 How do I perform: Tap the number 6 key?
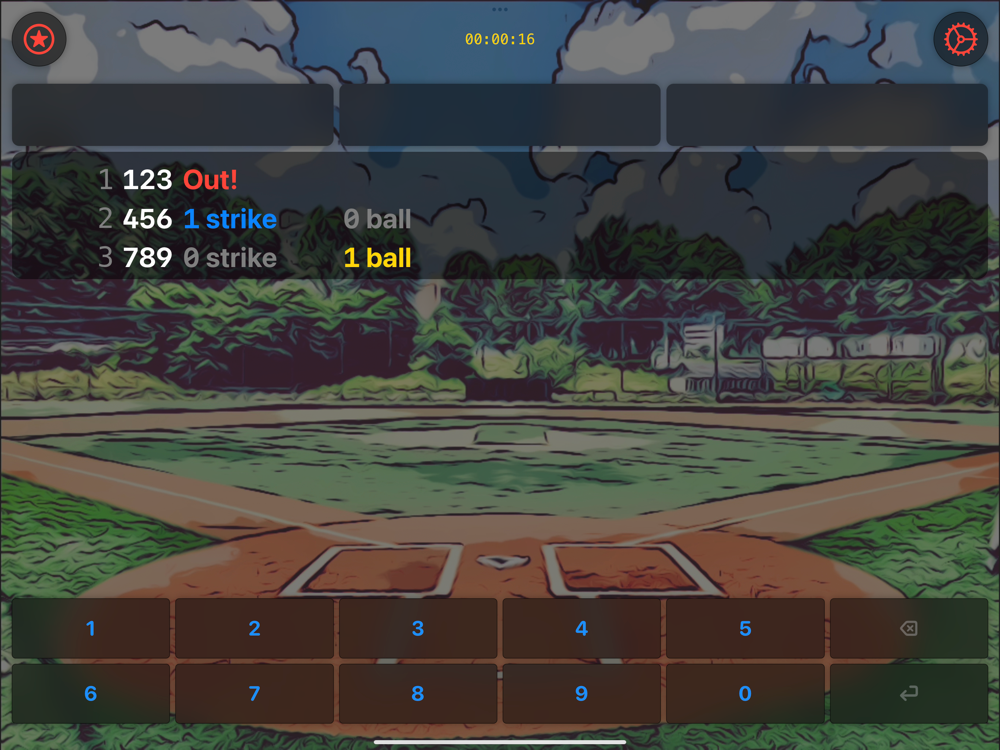(91, 693)
